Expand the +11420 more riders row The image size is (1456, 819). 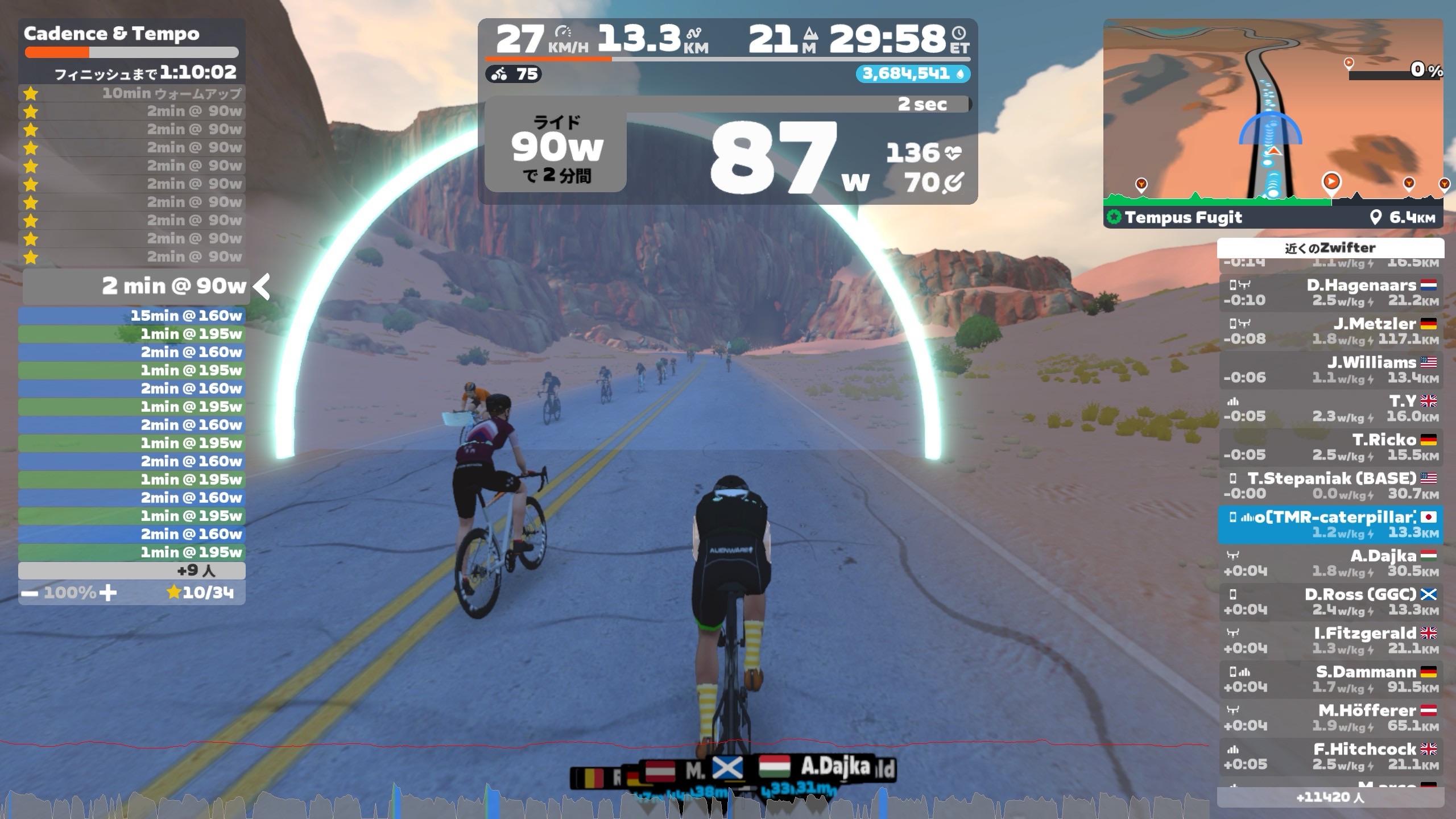tap(1330, 797)
